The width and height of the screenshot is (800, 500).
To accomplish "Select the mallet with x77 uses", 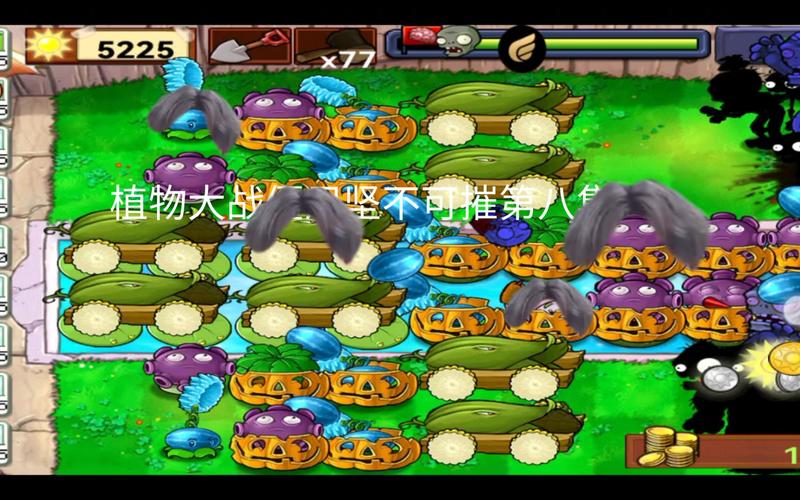I will click(x=335, y=47).
